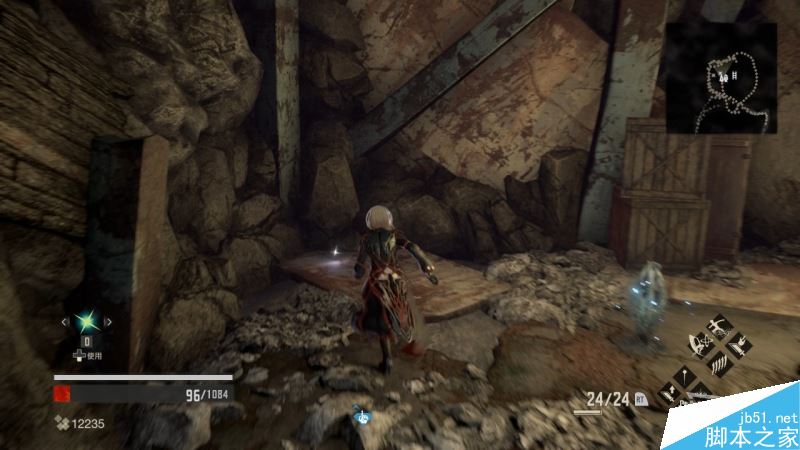This screenshot has height=450, width=800.
Task: Use the green star quick item
Action: (86, 321)
